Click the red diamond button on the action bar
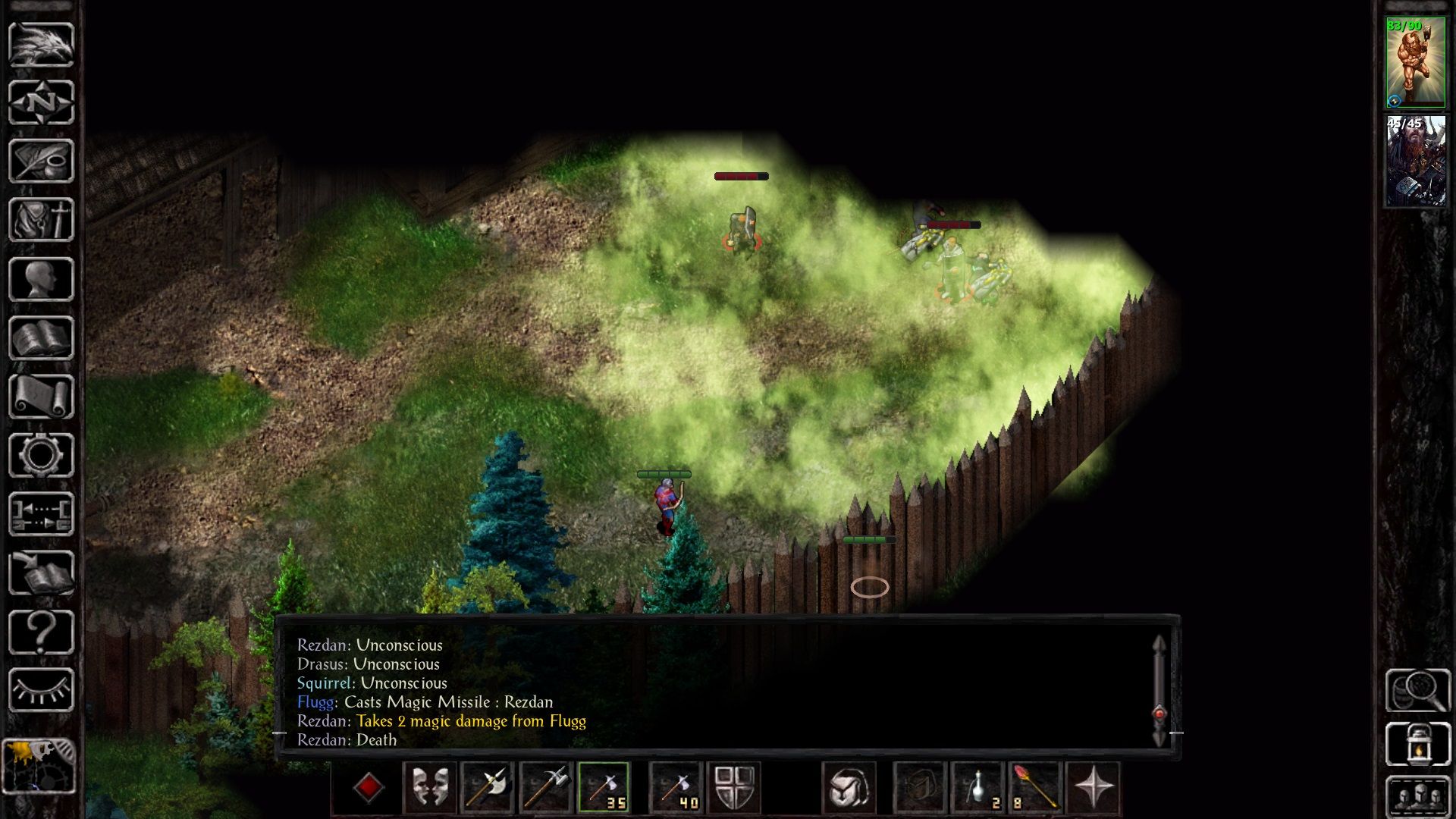The image size is (1456, 819). 369,788
